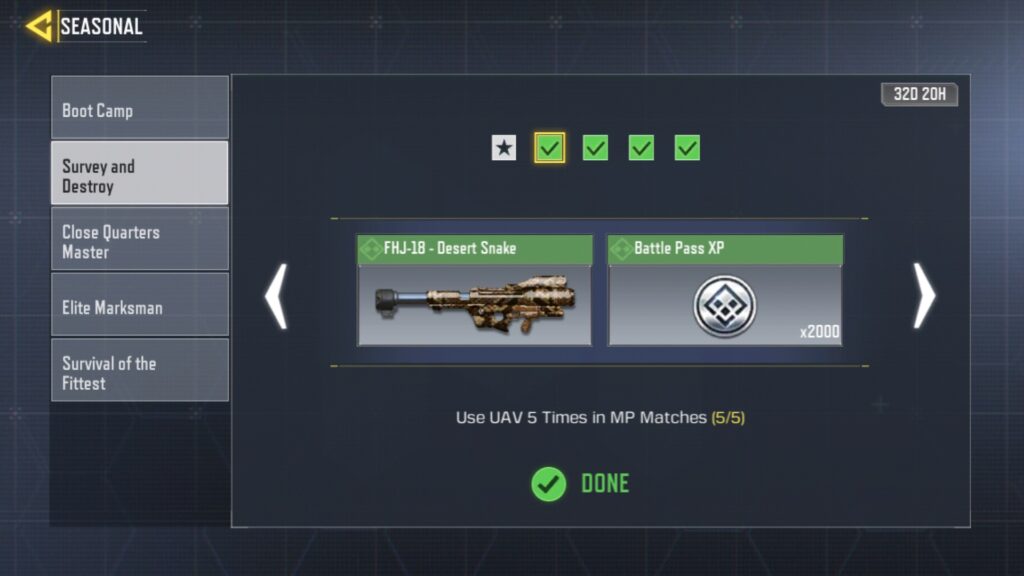Screen dimensions: 1024x576
Task: View the Battle Pass XP reward
Action: click(725, 291)
